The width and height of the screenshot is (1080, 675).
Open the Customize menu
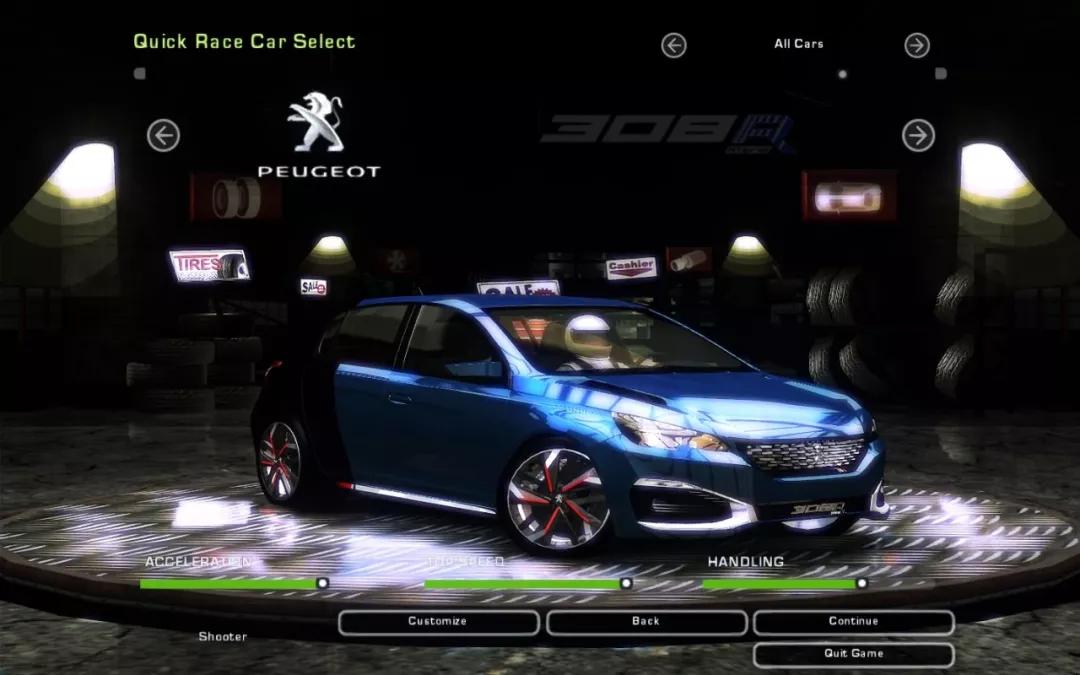pos(438,622)
